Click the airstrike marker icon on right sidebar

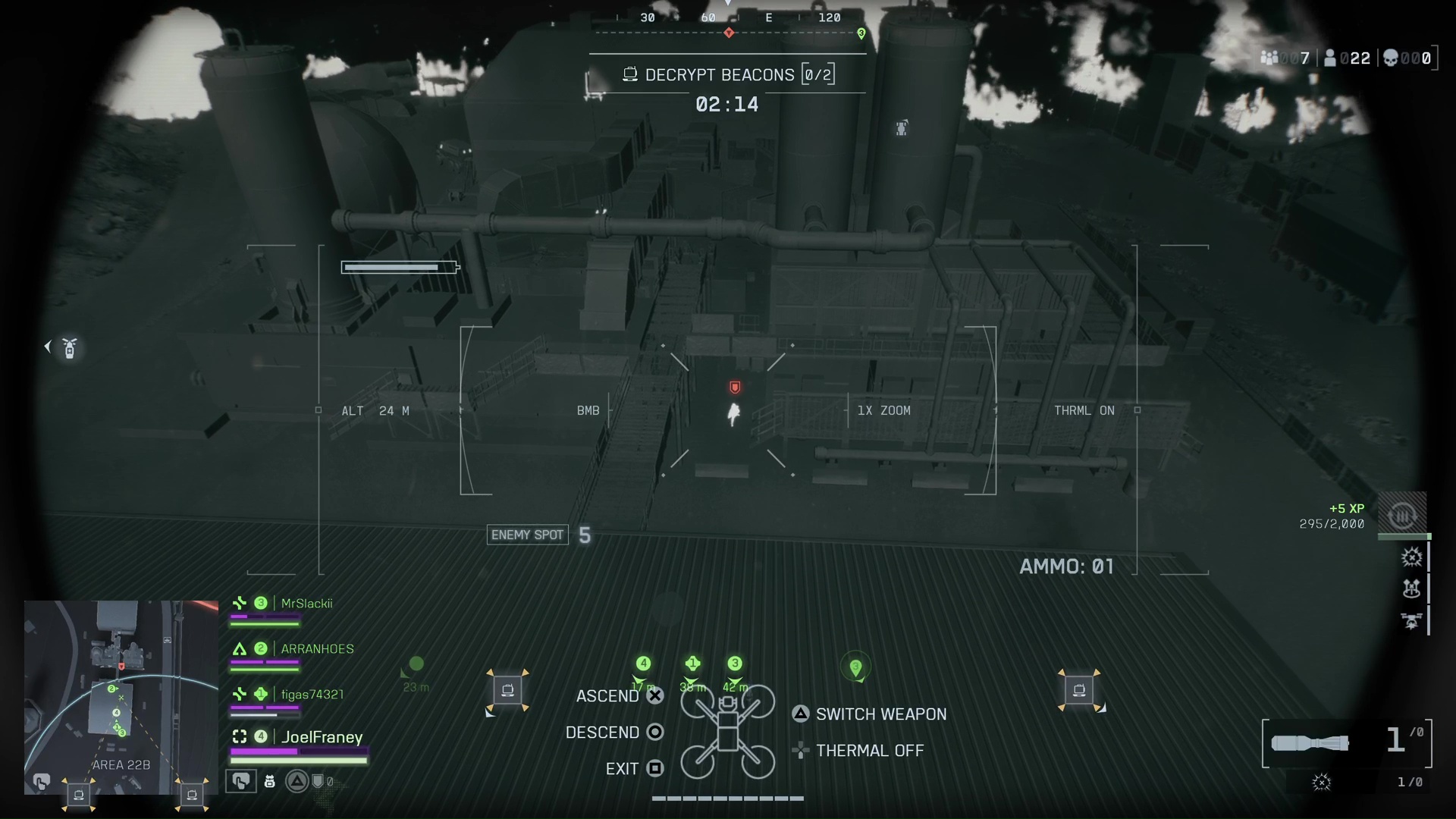(x=1411, y=588)
